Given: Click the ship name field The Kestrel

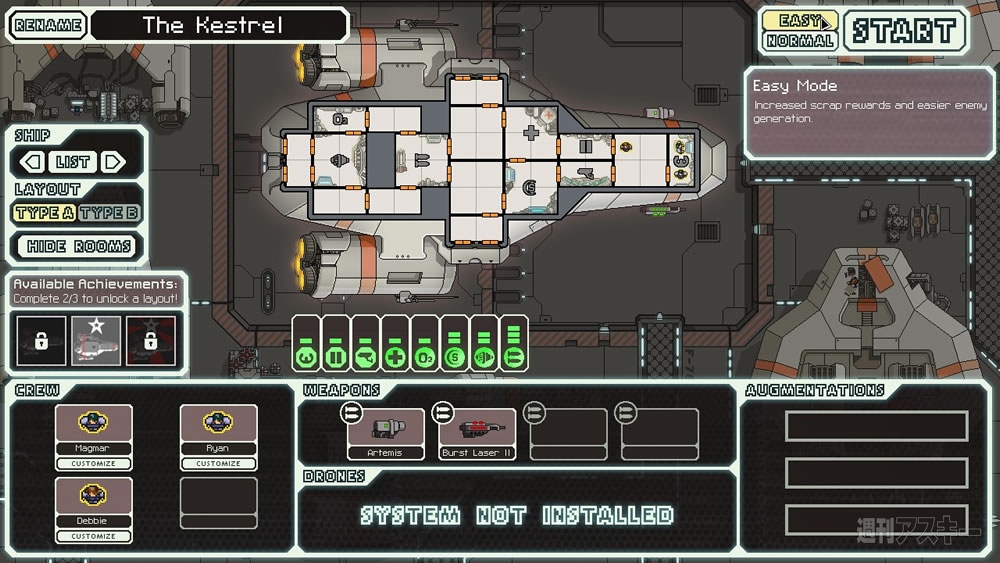Looking at the screenshot, I should 219,25.
